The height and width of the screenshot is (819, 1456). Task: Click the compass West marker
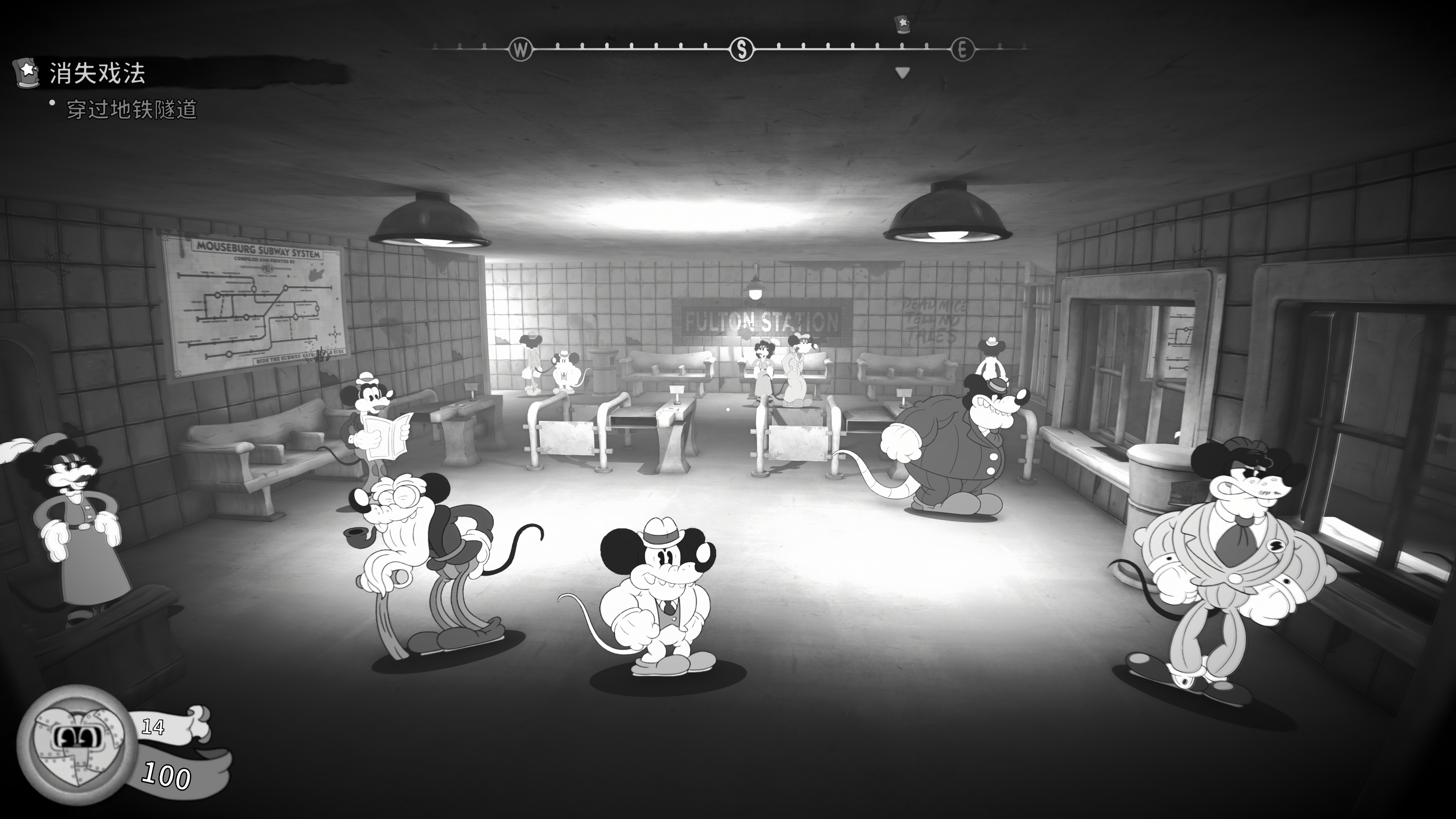(520, 50)
